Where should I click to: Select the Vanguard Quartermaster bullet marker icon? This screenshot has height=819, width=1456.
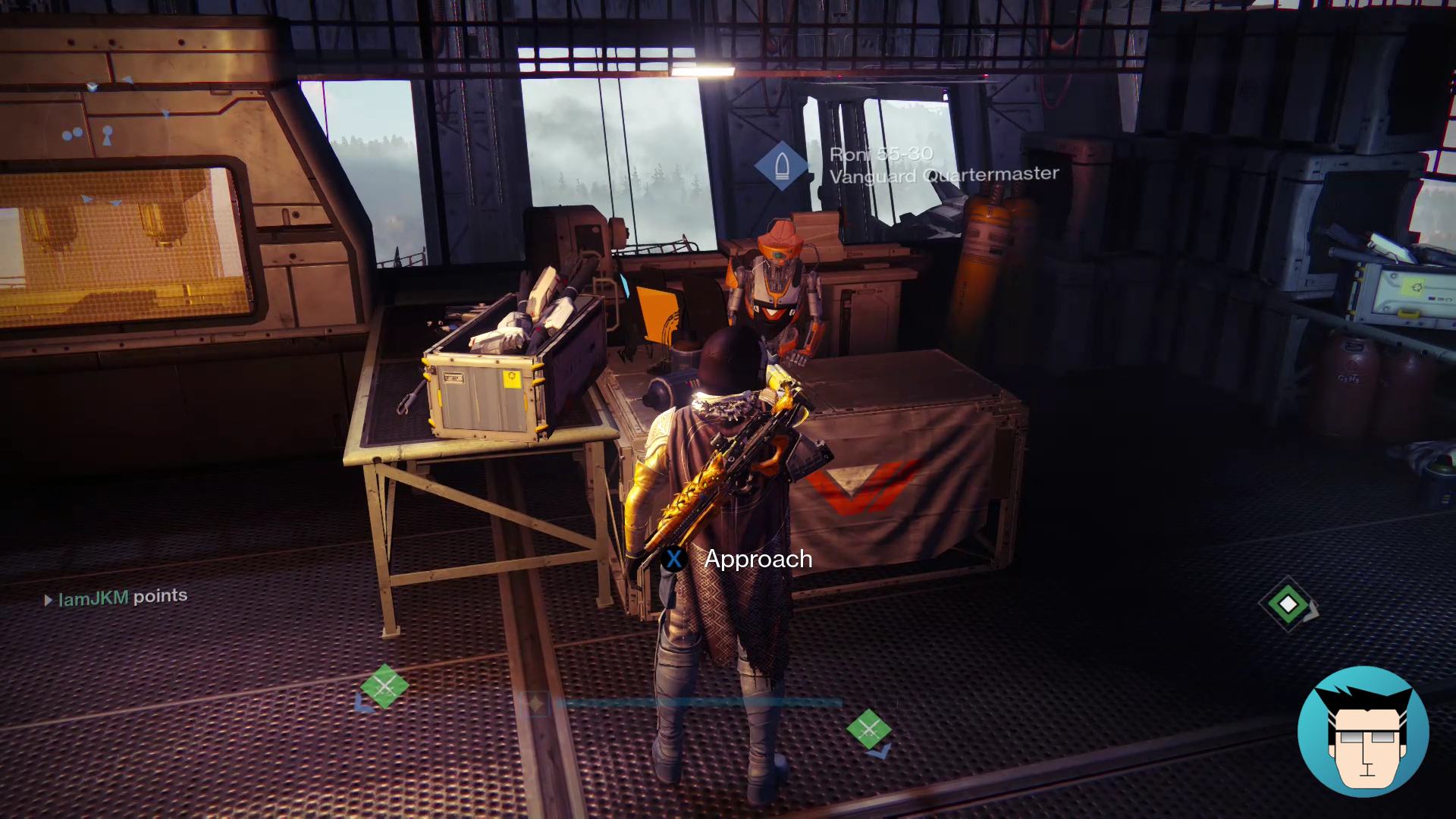782,165
